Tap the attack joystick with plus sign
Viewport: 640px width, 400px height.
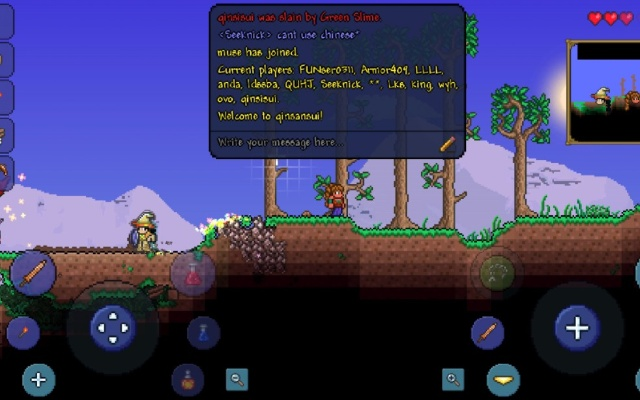tap(577, 327)
